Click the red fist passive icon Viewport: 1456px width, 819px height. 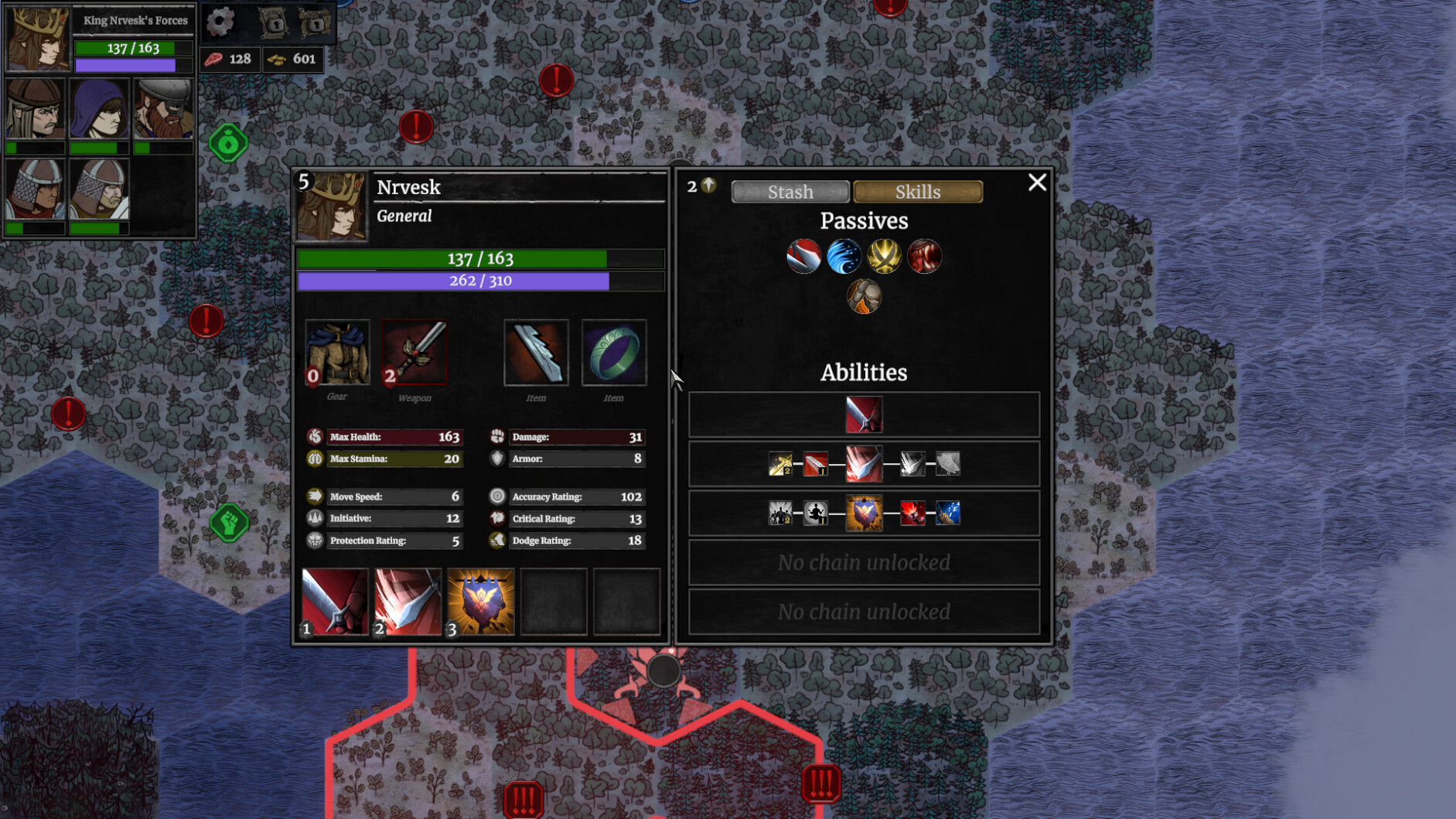[x=924, y=257]
